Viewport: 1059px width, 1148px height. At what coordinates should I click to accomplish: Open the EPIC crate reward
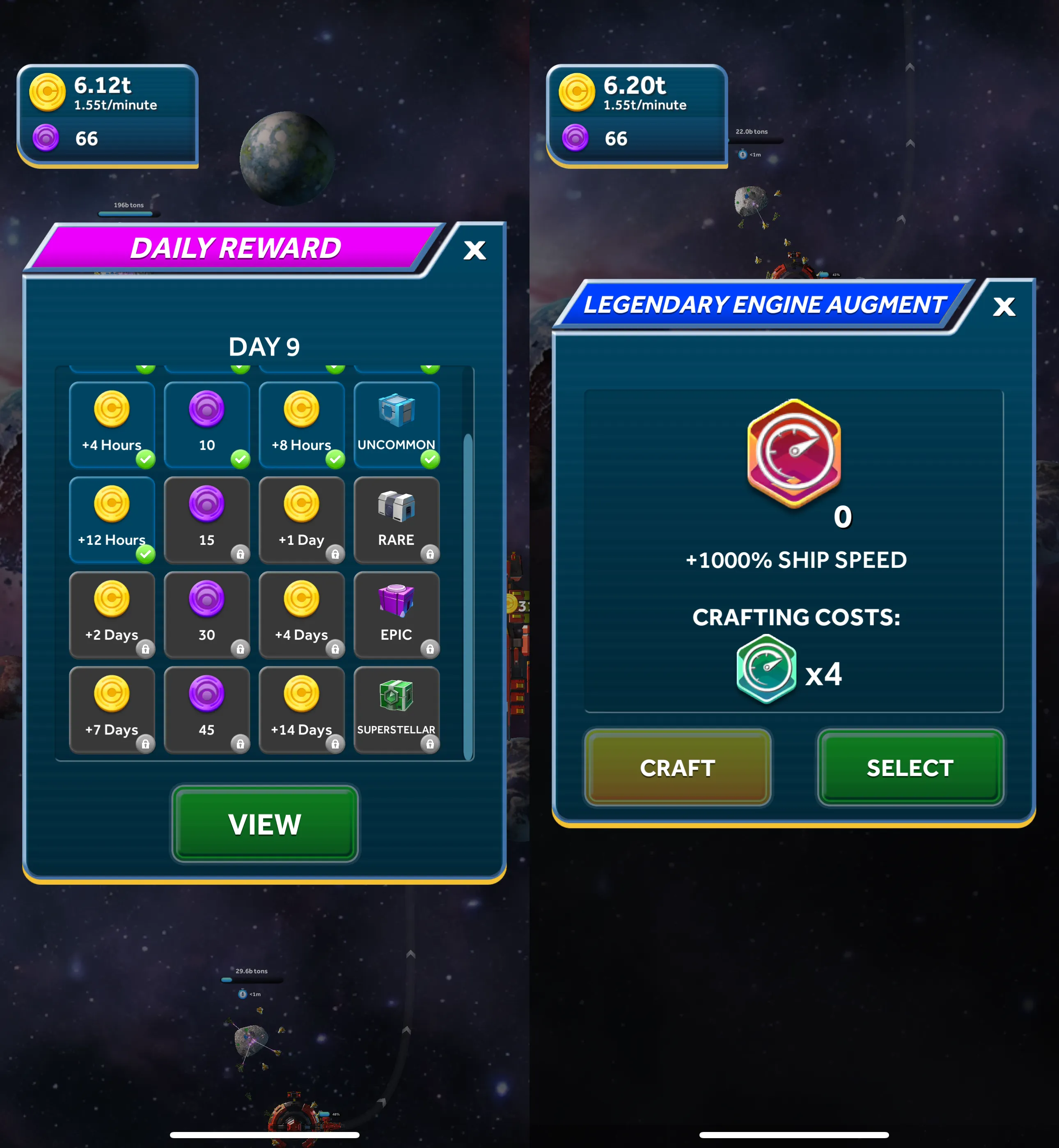397,613
